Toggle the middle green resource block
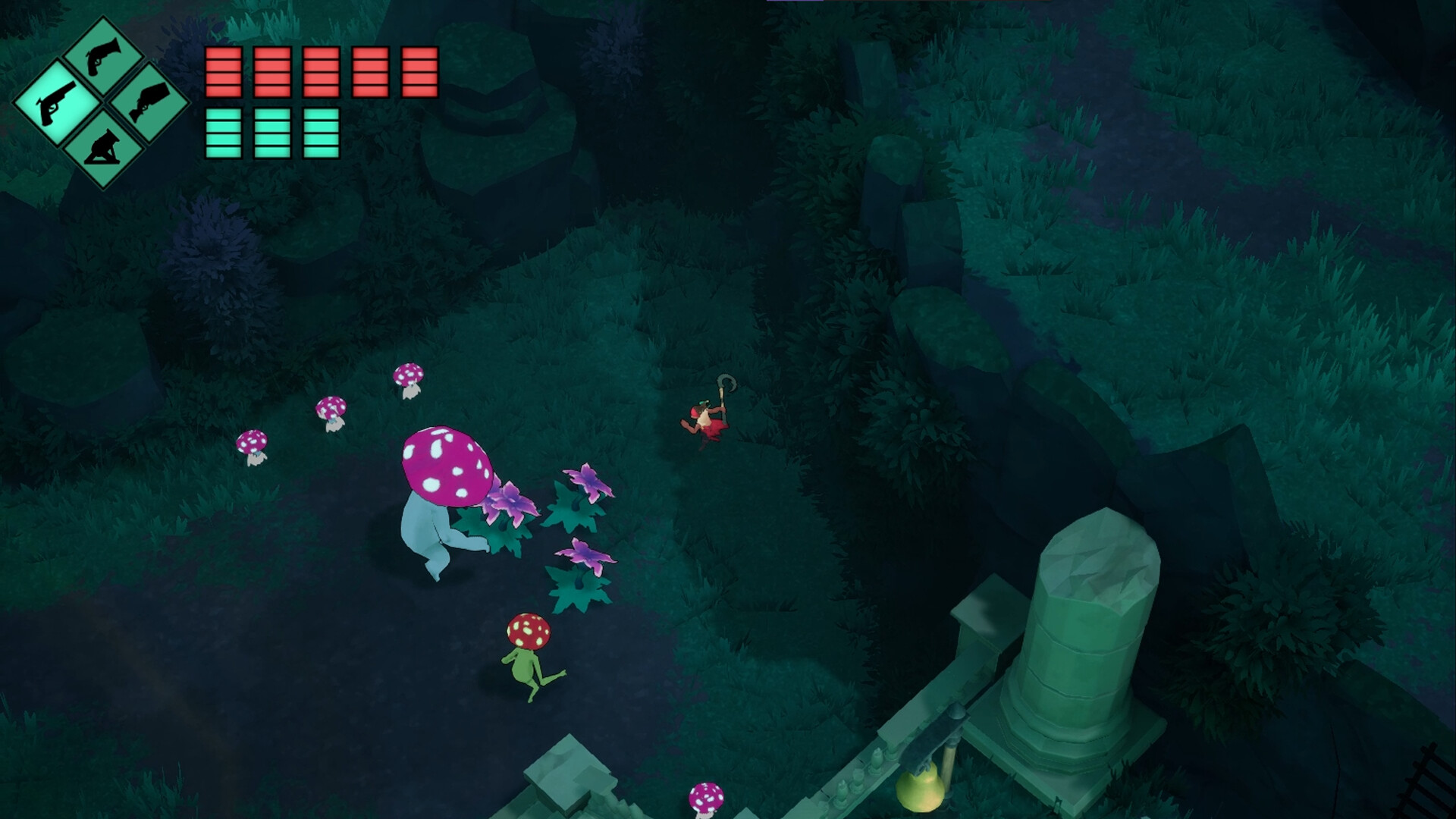1456x819 pixels. tap(273, 133)
